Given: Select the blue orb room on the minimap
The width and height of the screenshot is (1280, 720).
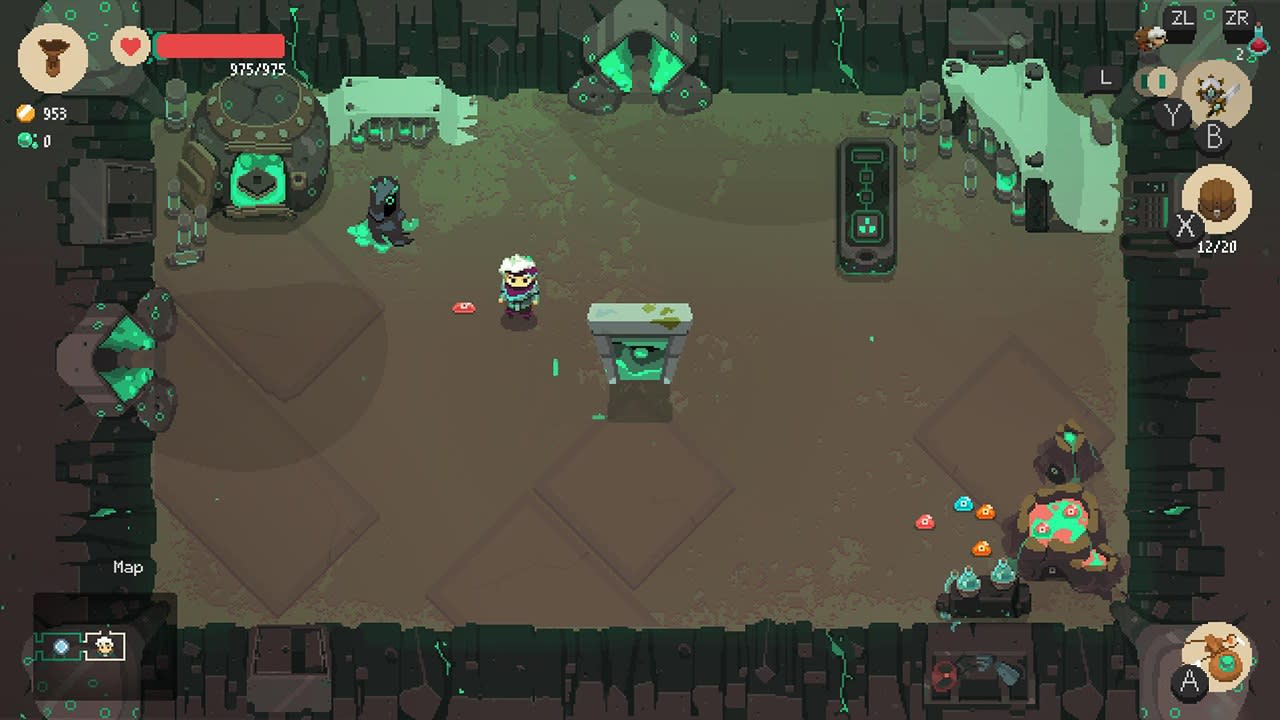Looking at the screenshot, I should [61, 646].
